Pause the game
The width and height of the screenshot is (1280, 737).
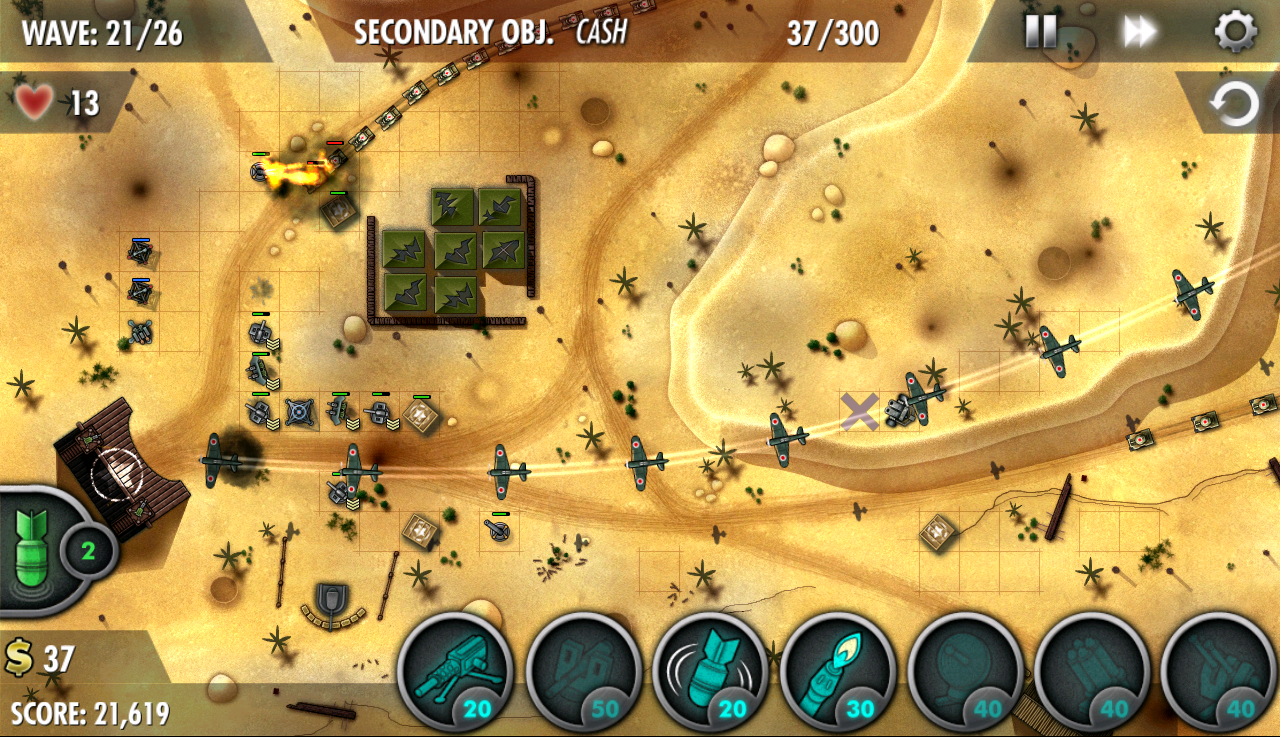click(x=1040, y=32)
